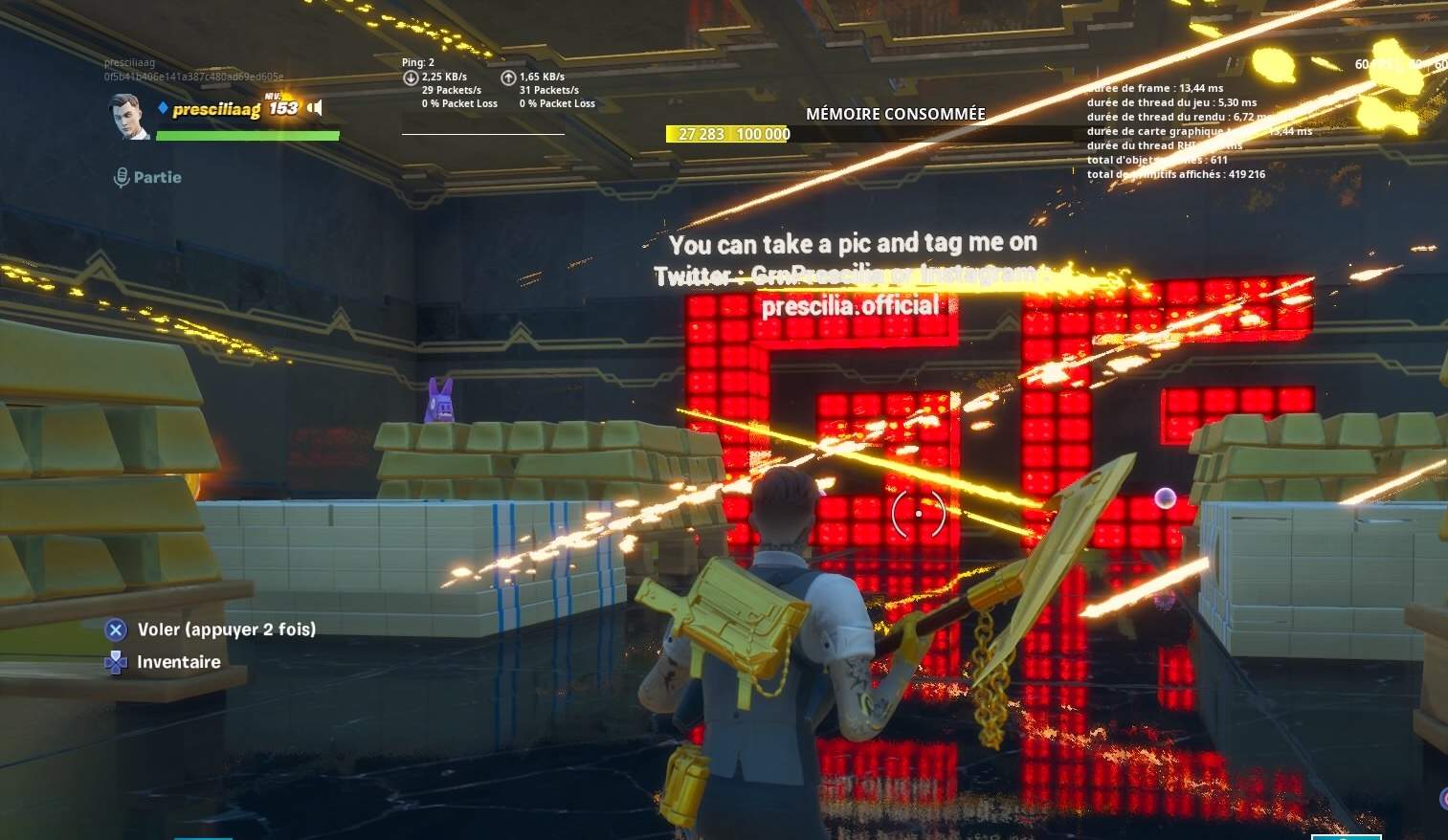1448x840 pixels.
Task: Select the speaker icon next to level 153
Action: (x=315, y=107)
